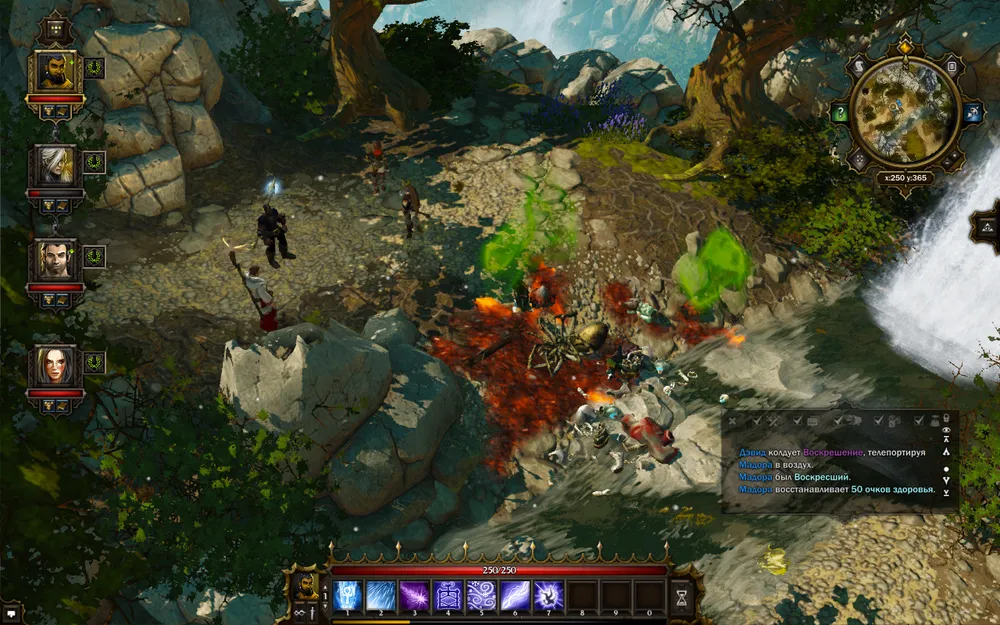This screenshot has width=1000, height=625.
Task: Toggle combat log visibility with eye icon
Action: click(946, 430)
